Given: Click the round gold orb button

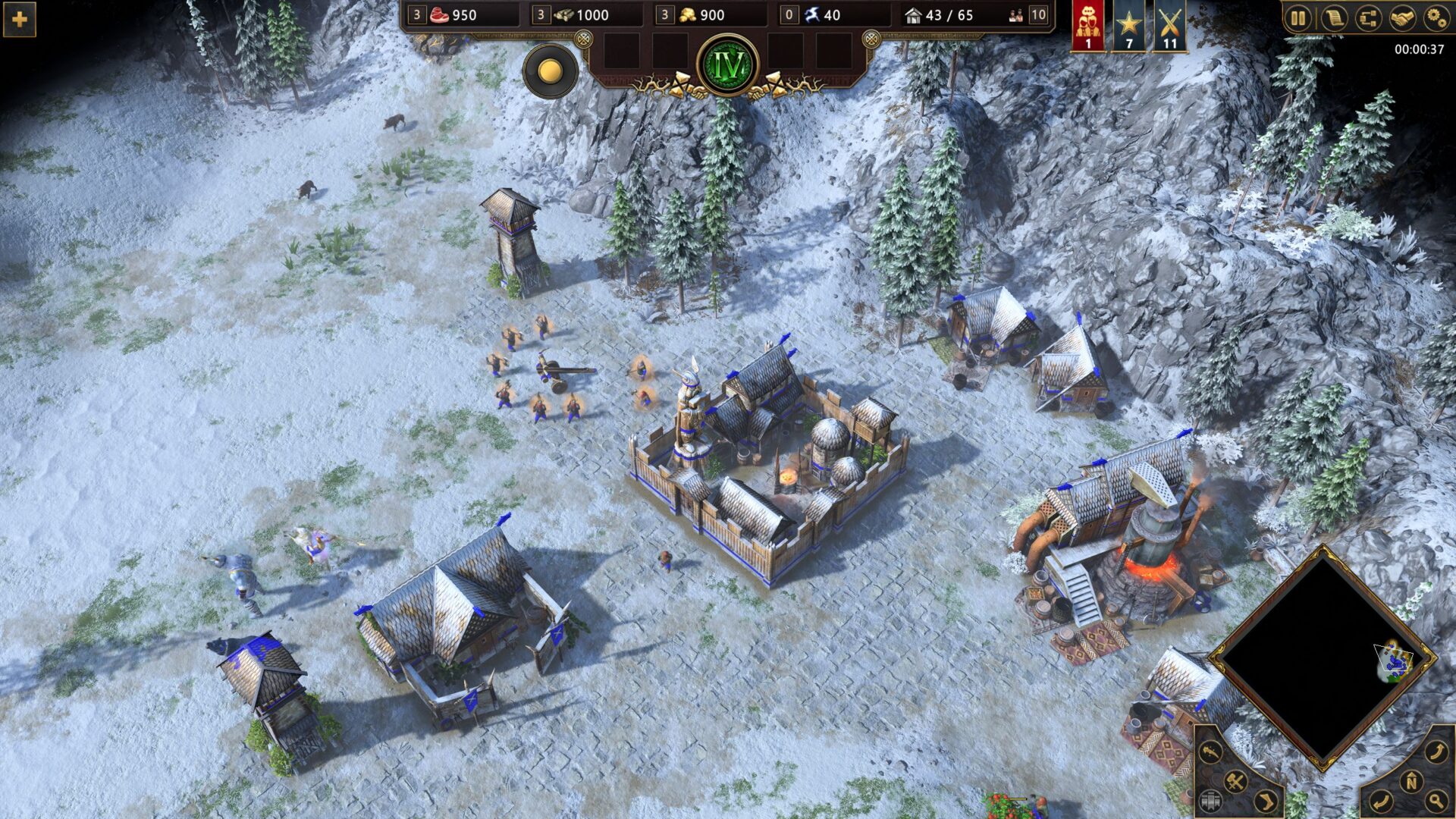Looking at the screenshot, I should [550, 71].
